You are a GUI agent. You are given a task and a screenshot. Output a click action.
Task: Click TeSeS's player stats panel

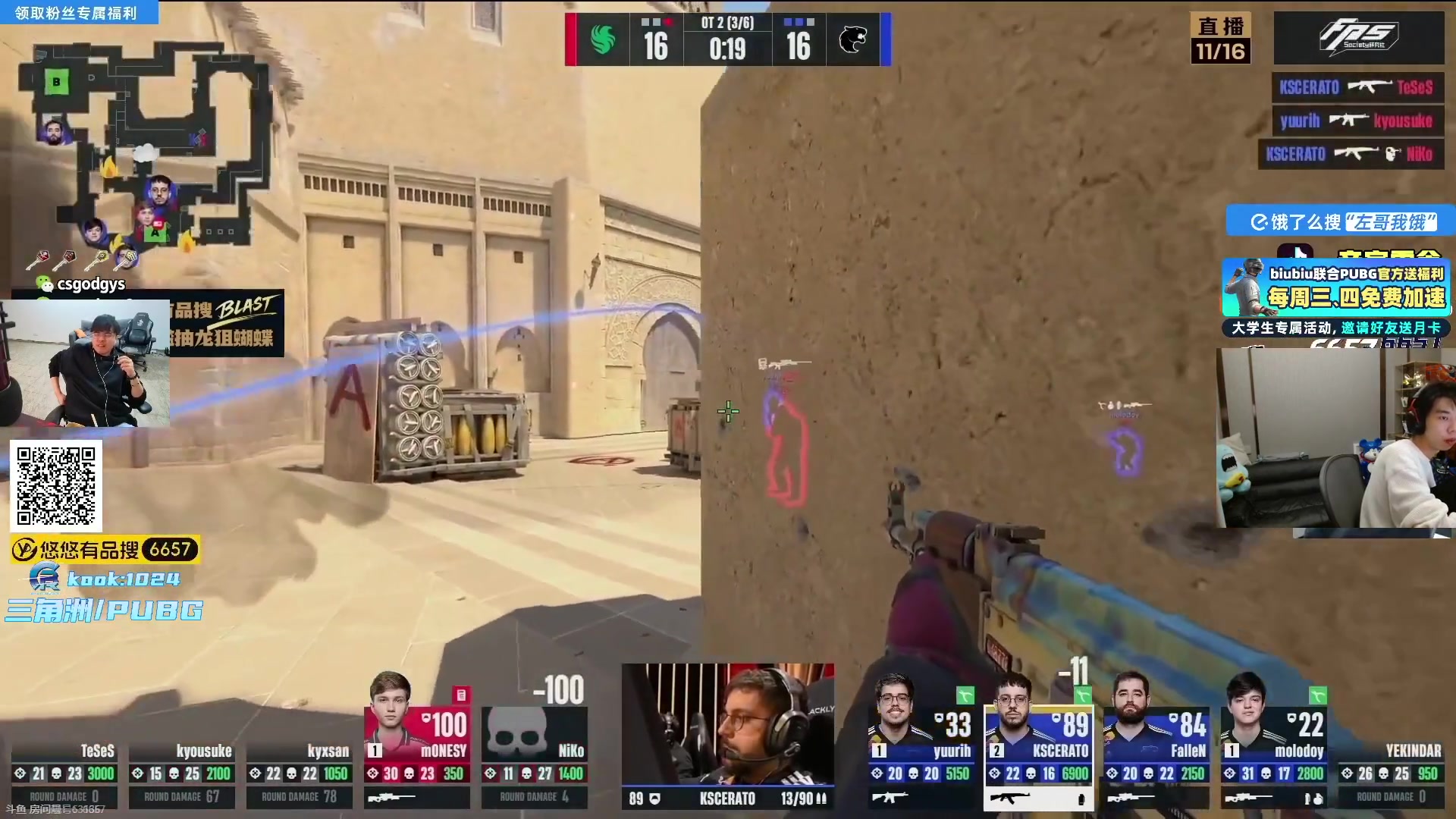coord(64,773)
